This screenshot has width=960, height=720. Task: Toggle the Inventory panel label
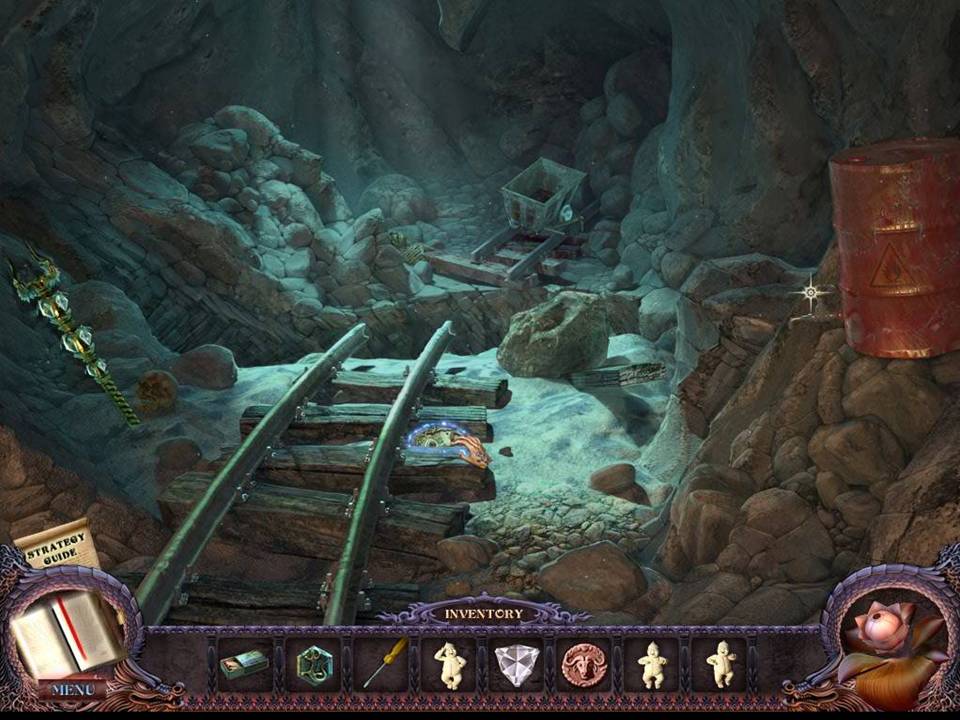(483, 613)
